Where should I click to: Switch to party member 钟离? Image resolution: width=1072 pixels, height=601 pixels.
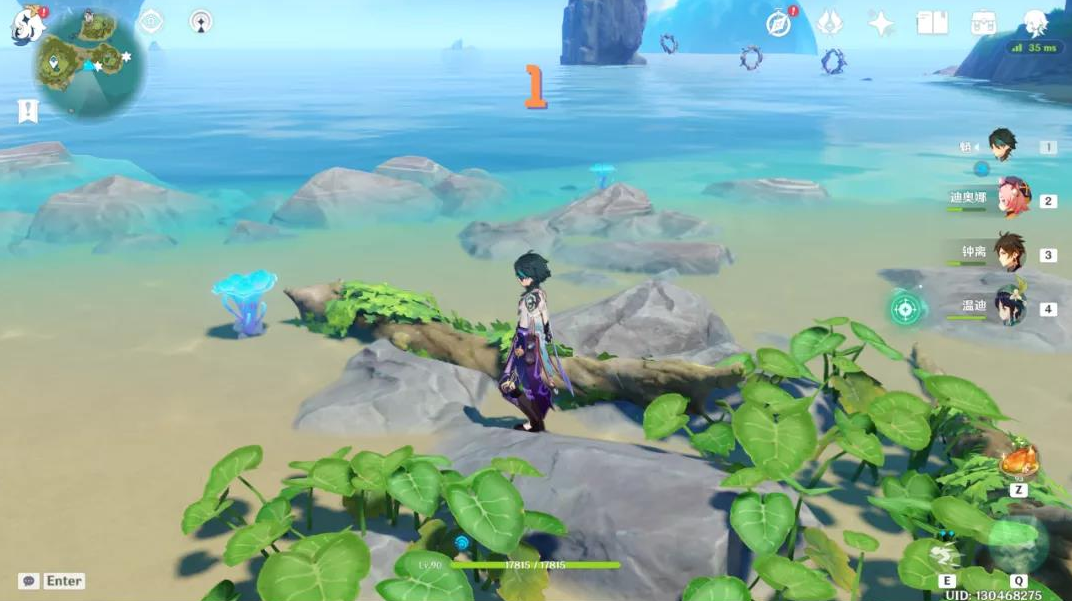click(x=1010, y=251)
